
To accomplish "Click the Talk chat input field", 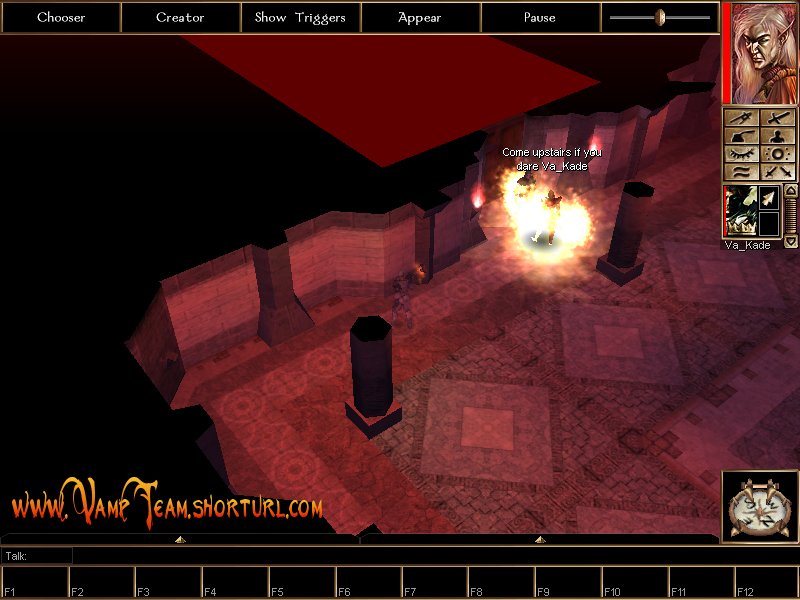I will click(400, 555).
